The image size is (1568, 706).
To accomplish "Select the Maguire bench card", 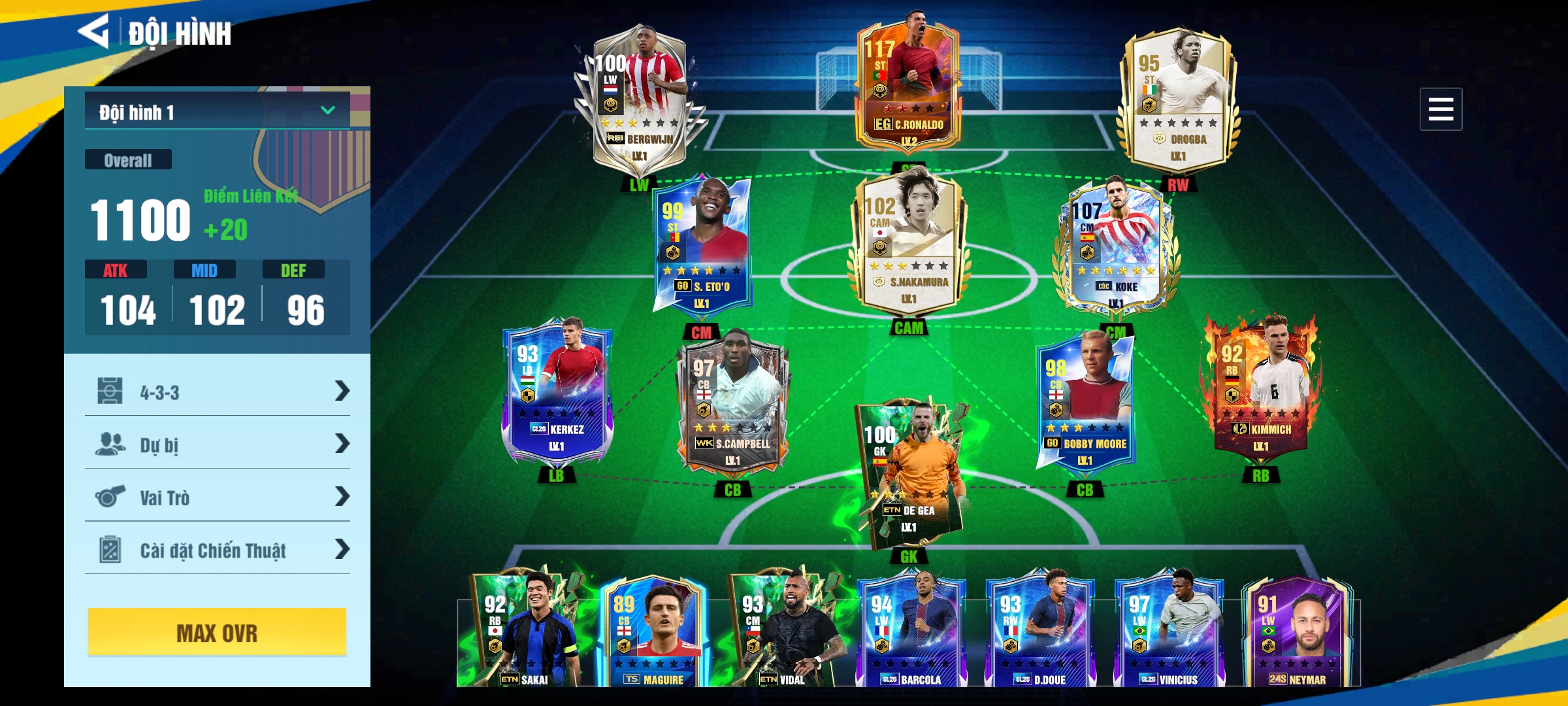I will 653,631.
